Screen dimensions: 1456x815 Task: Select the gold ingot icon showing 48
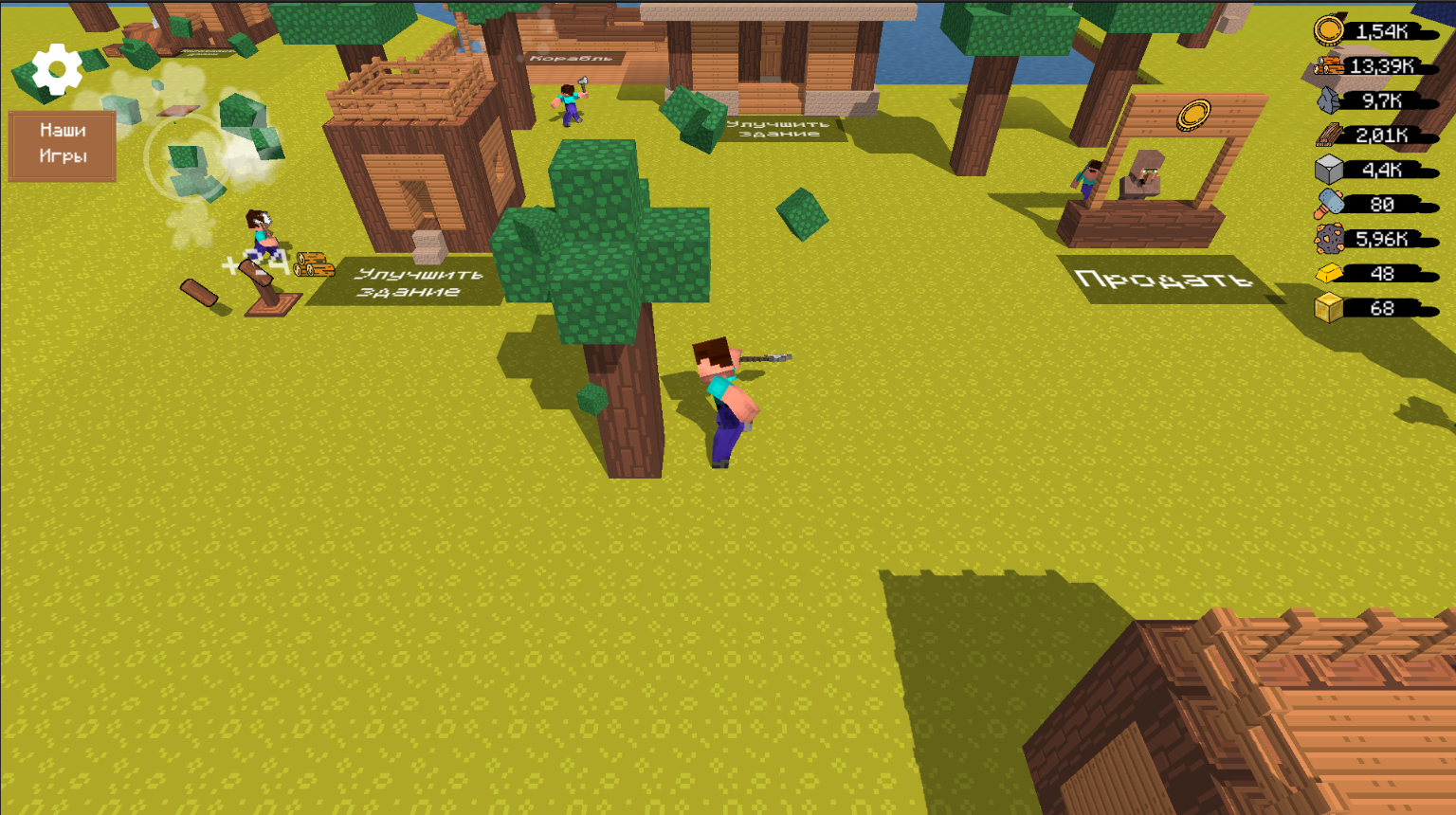tap(1331, 275)
